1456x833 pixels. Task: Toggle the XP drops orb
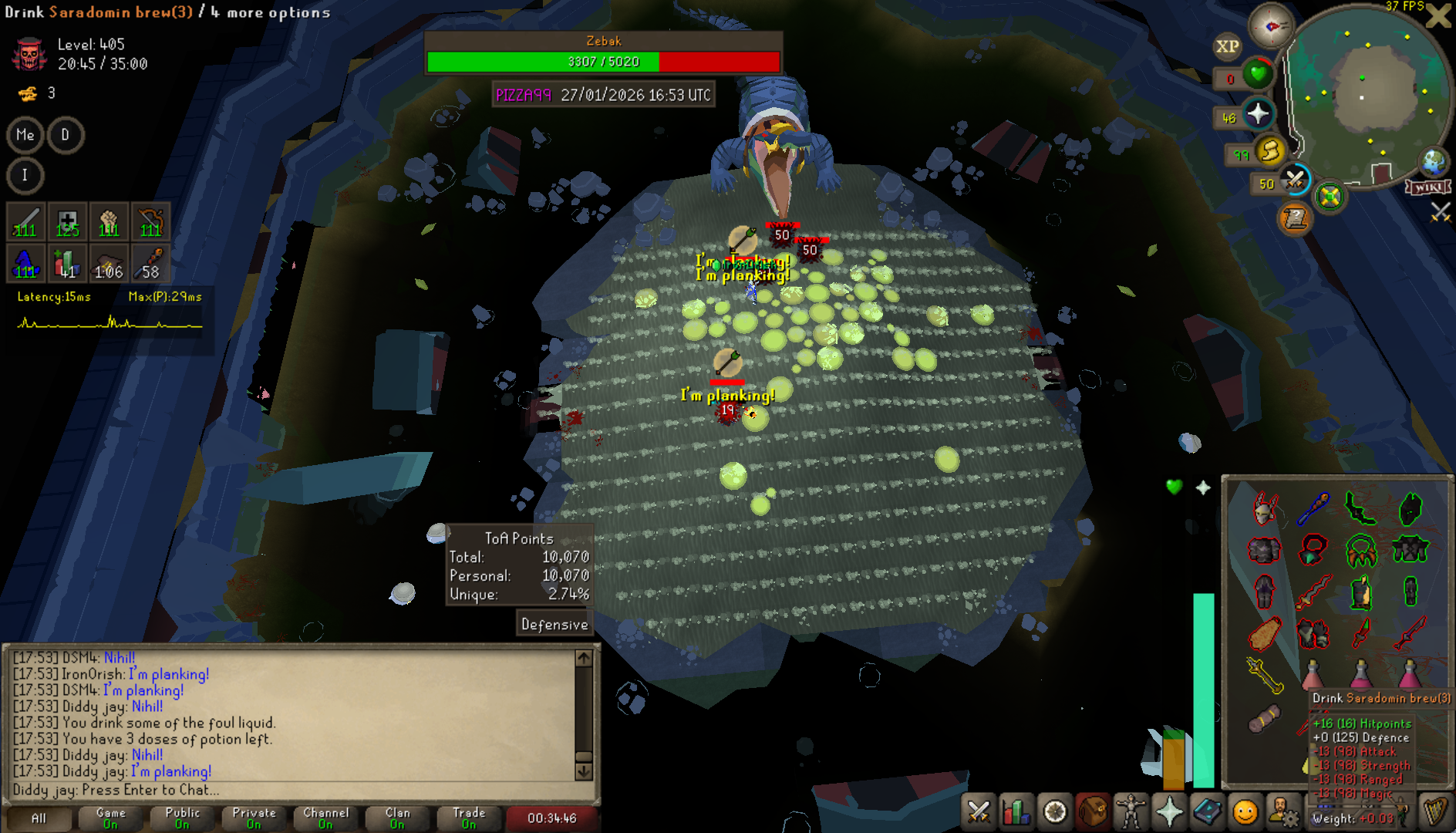click(1228, 46)
